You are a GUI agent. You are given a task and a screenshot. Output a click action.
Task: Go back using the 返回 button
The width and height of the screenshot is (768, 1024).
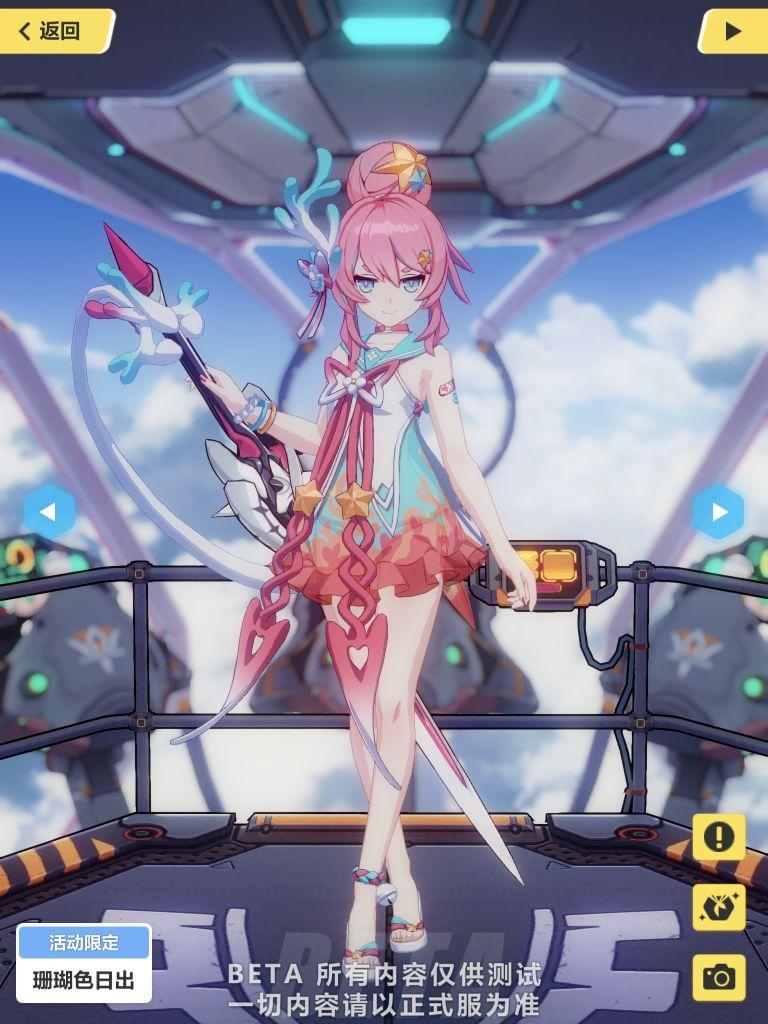(x=55, y=31)
